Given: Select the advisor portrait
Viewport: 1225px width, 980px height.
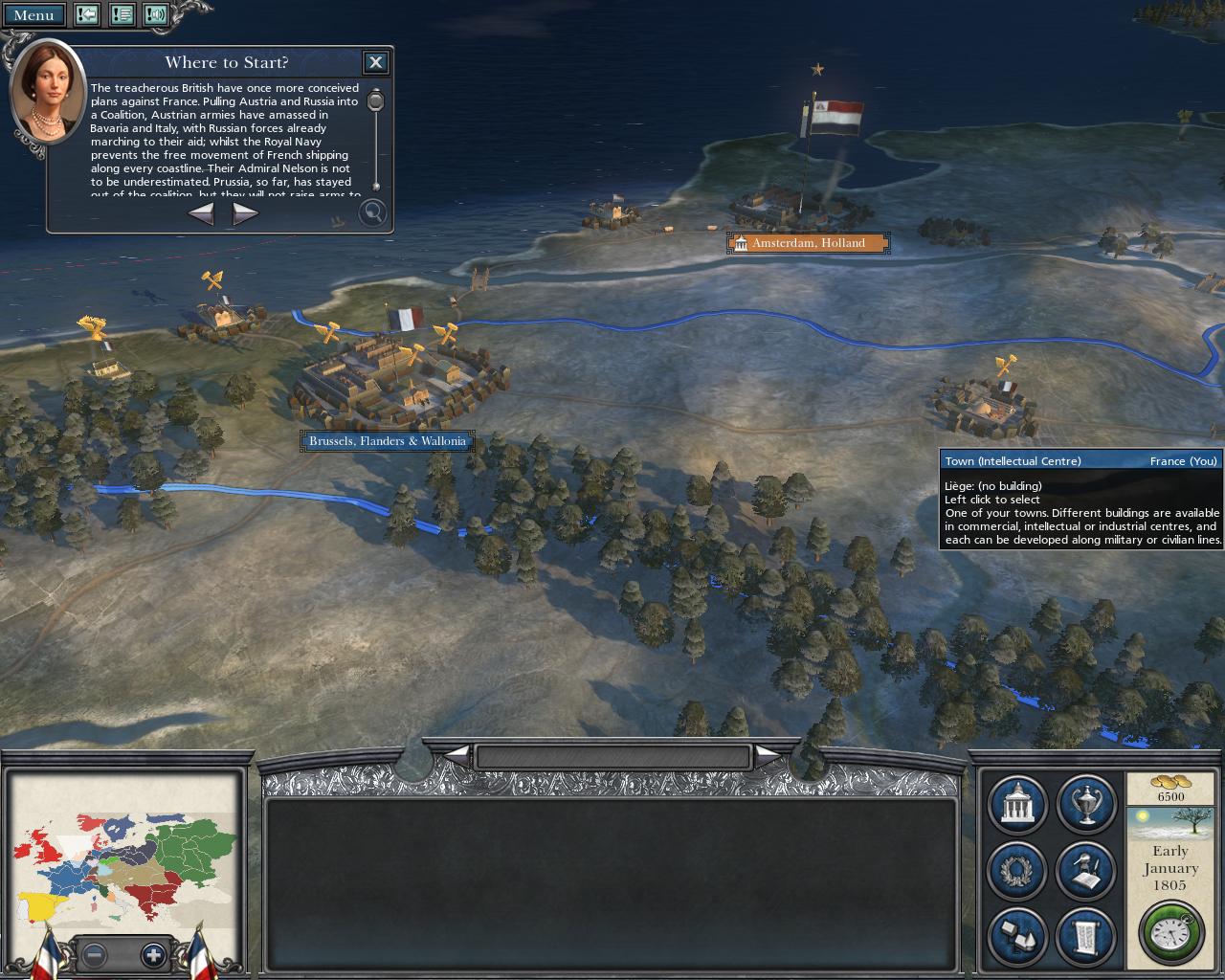Looking at the screenshot, I should [x=47, y=93].
